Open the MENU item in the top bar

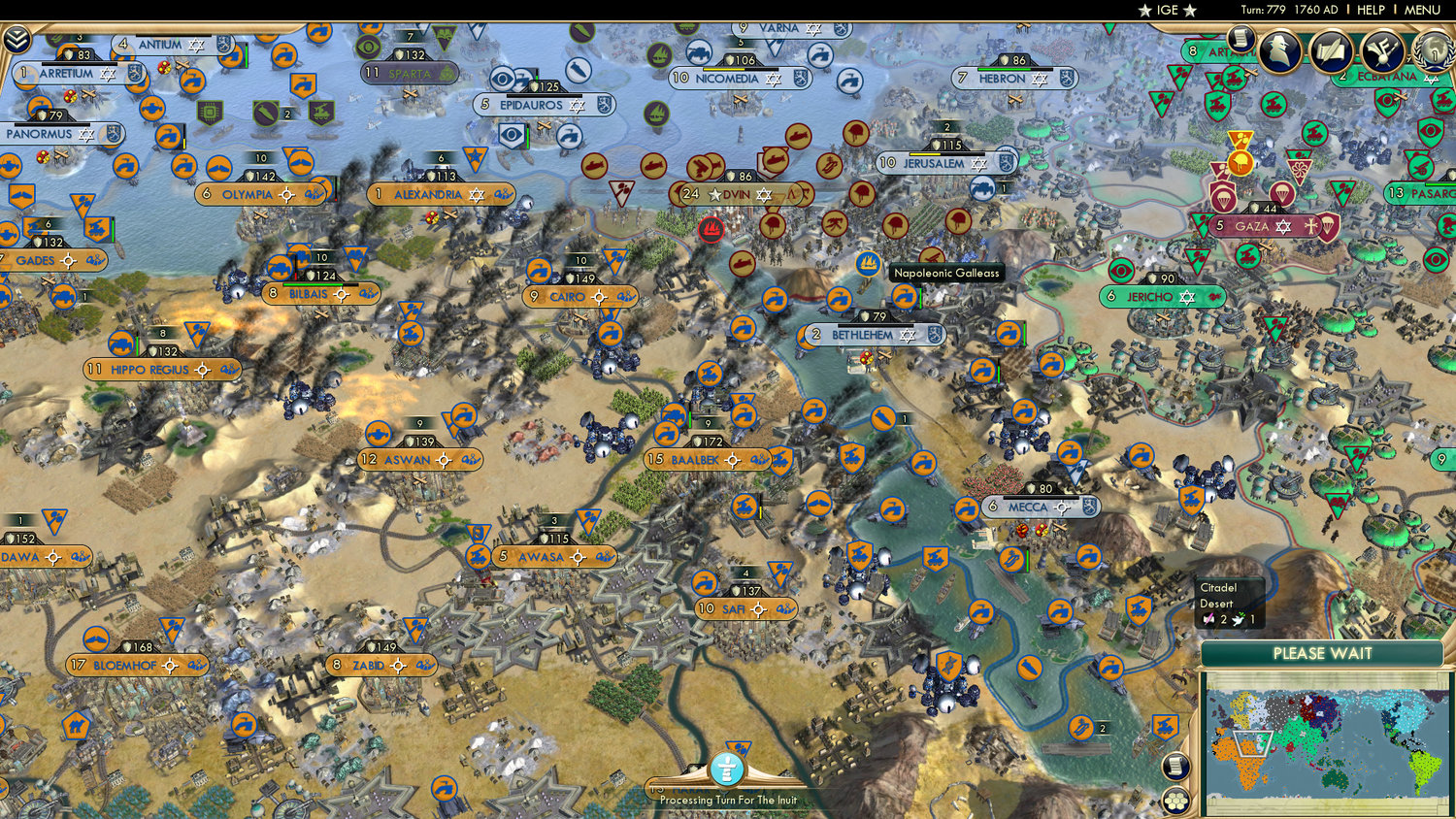pos(1423,10)
